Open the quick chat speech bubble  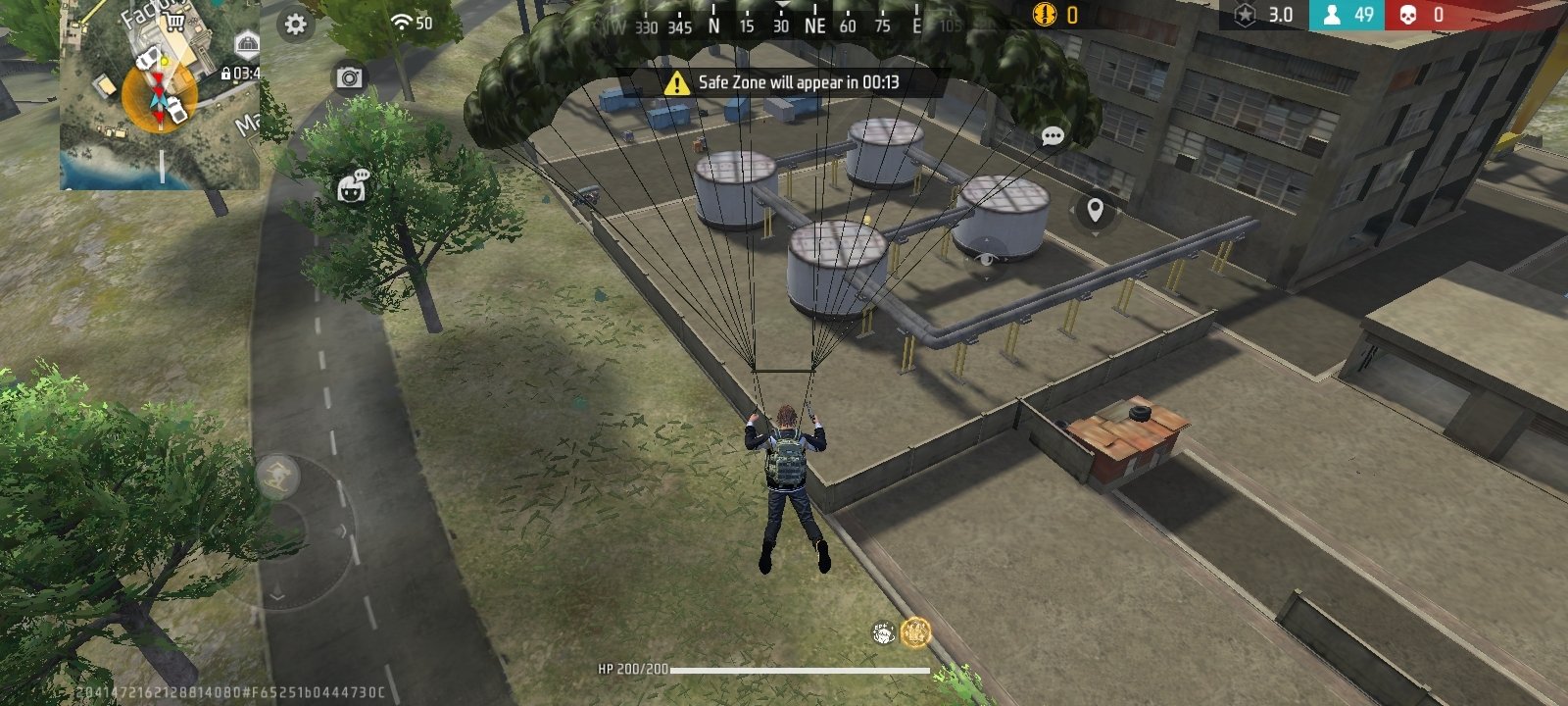click(x=1053, y=136)
